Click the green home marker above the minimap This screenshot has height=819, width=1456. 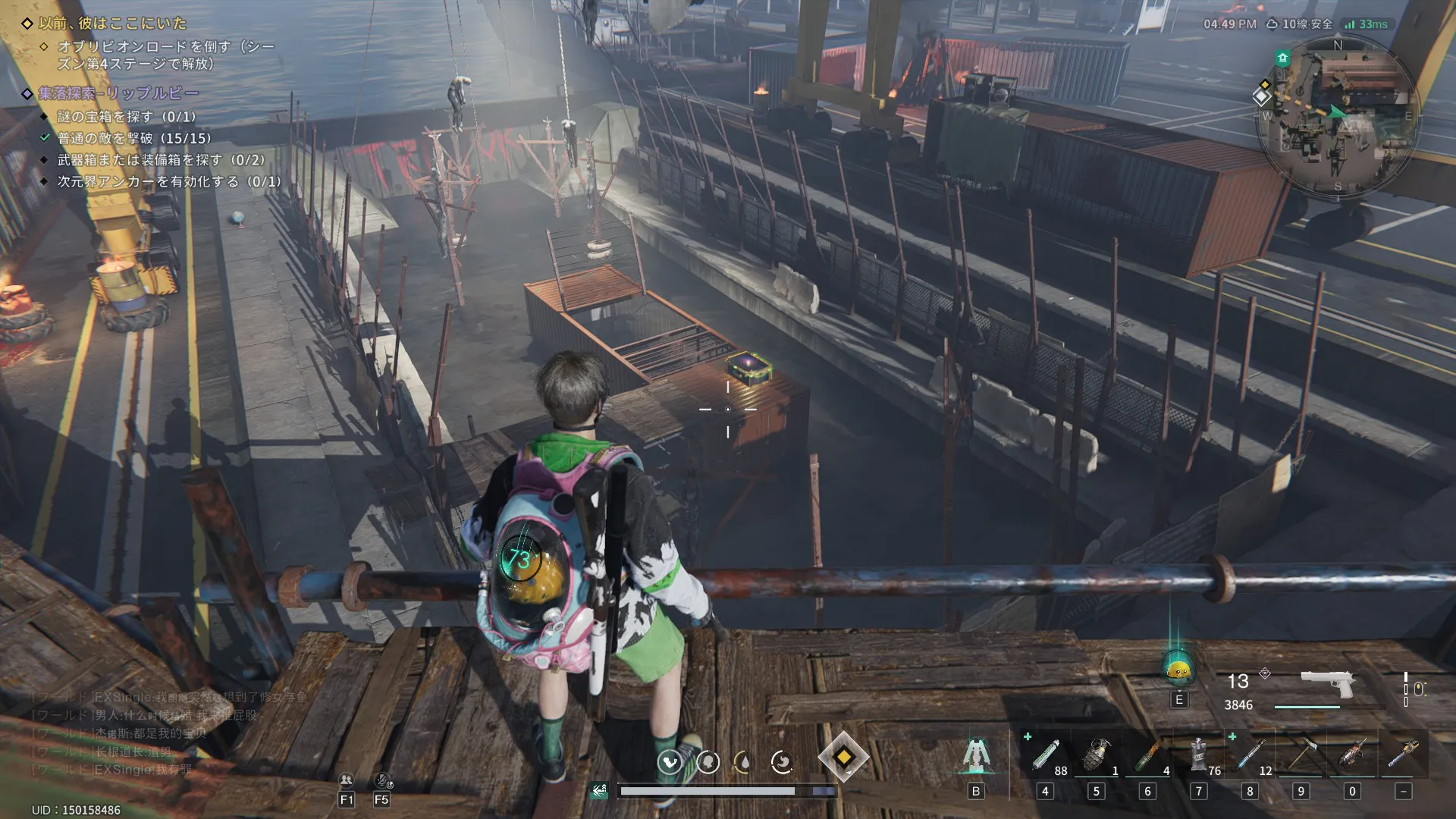[x=1282, y=58]
